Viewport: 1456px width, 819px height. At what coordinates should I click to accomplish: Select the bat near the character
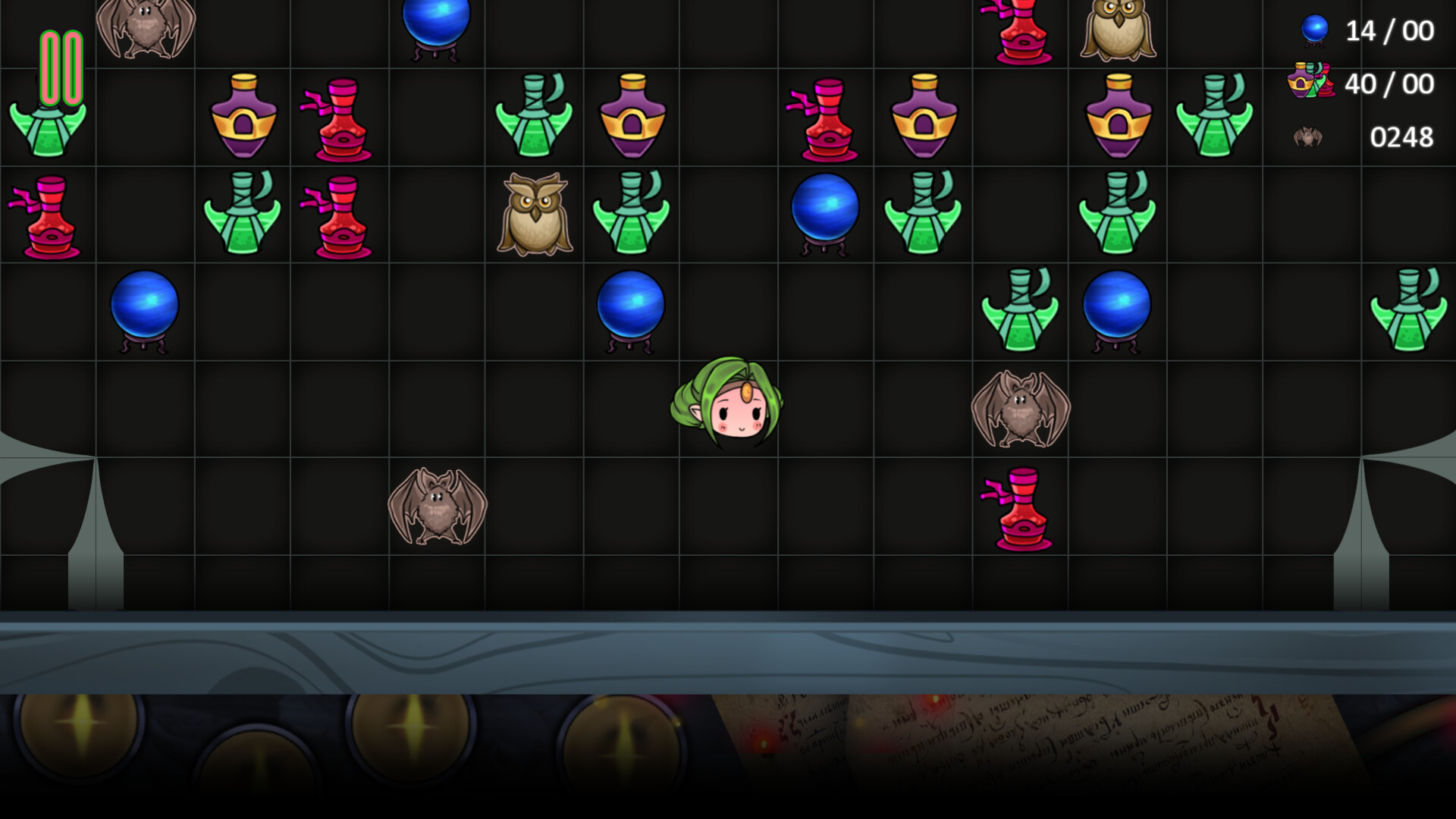point(1020,409)
